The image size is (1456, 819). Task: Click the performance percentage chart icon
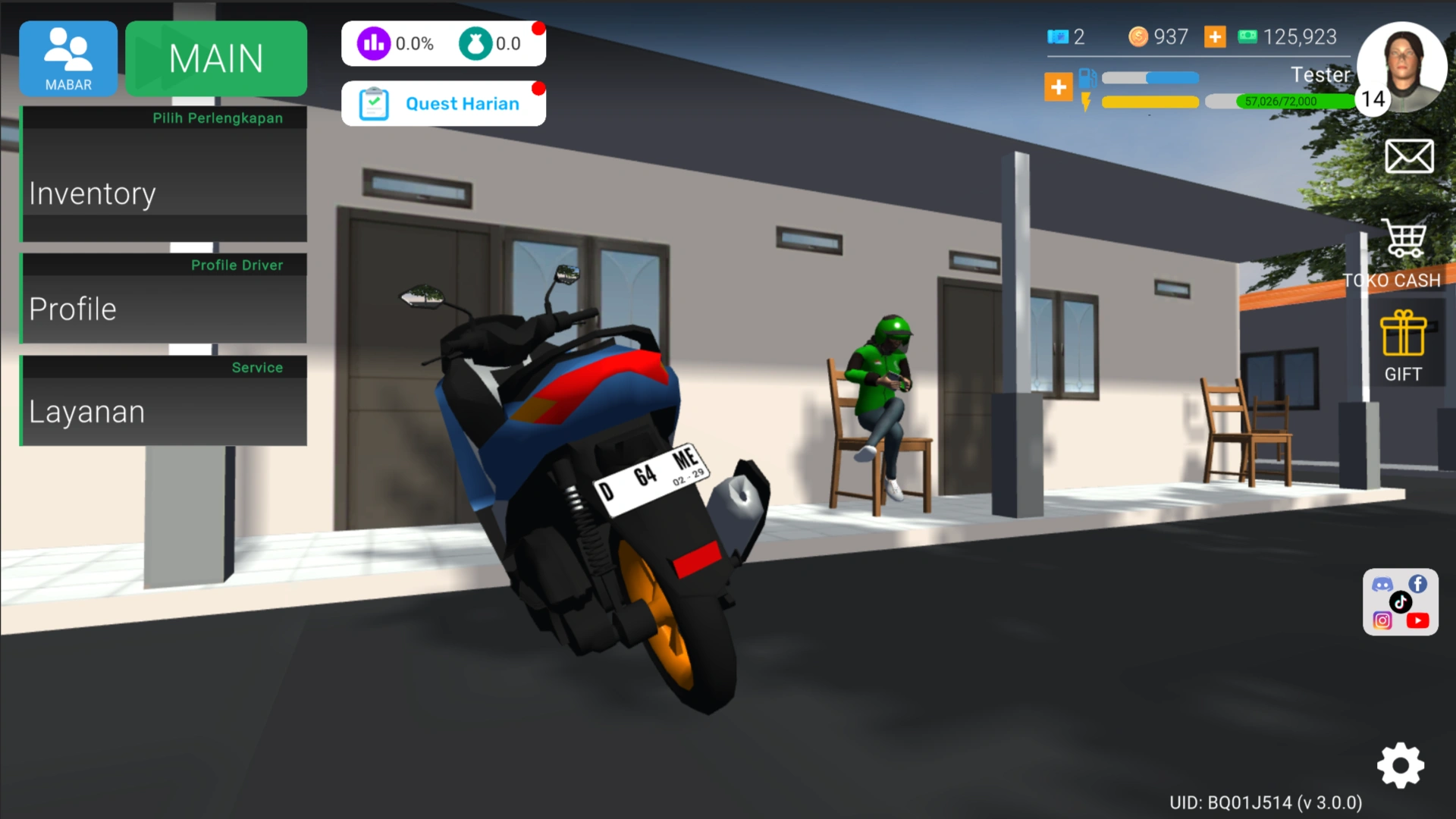pos(372,43)
